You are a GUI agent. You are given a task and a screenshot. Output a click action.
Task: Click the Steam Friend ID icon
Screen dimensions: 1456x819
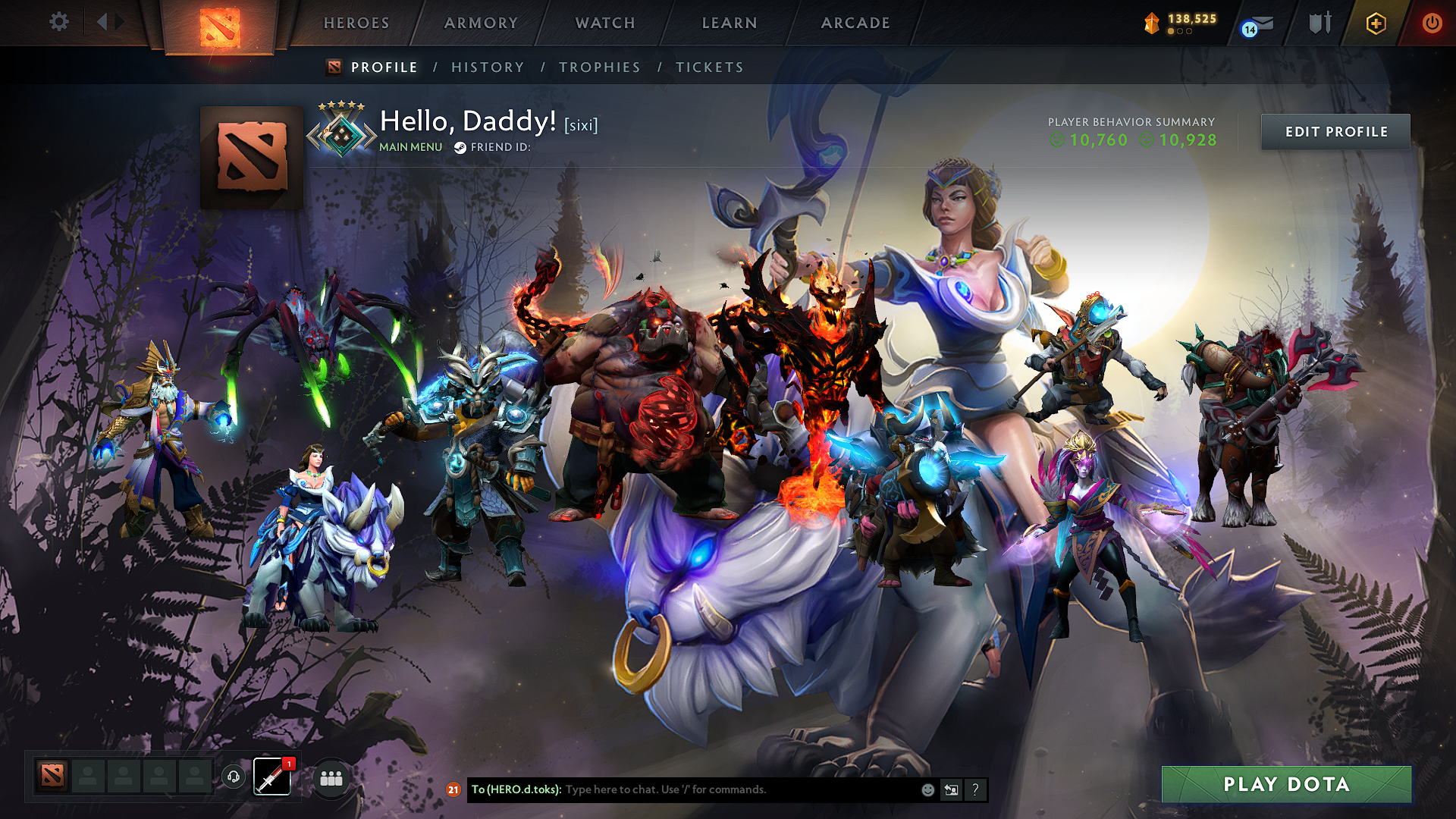pyautogui.click(x=460, y=147)
